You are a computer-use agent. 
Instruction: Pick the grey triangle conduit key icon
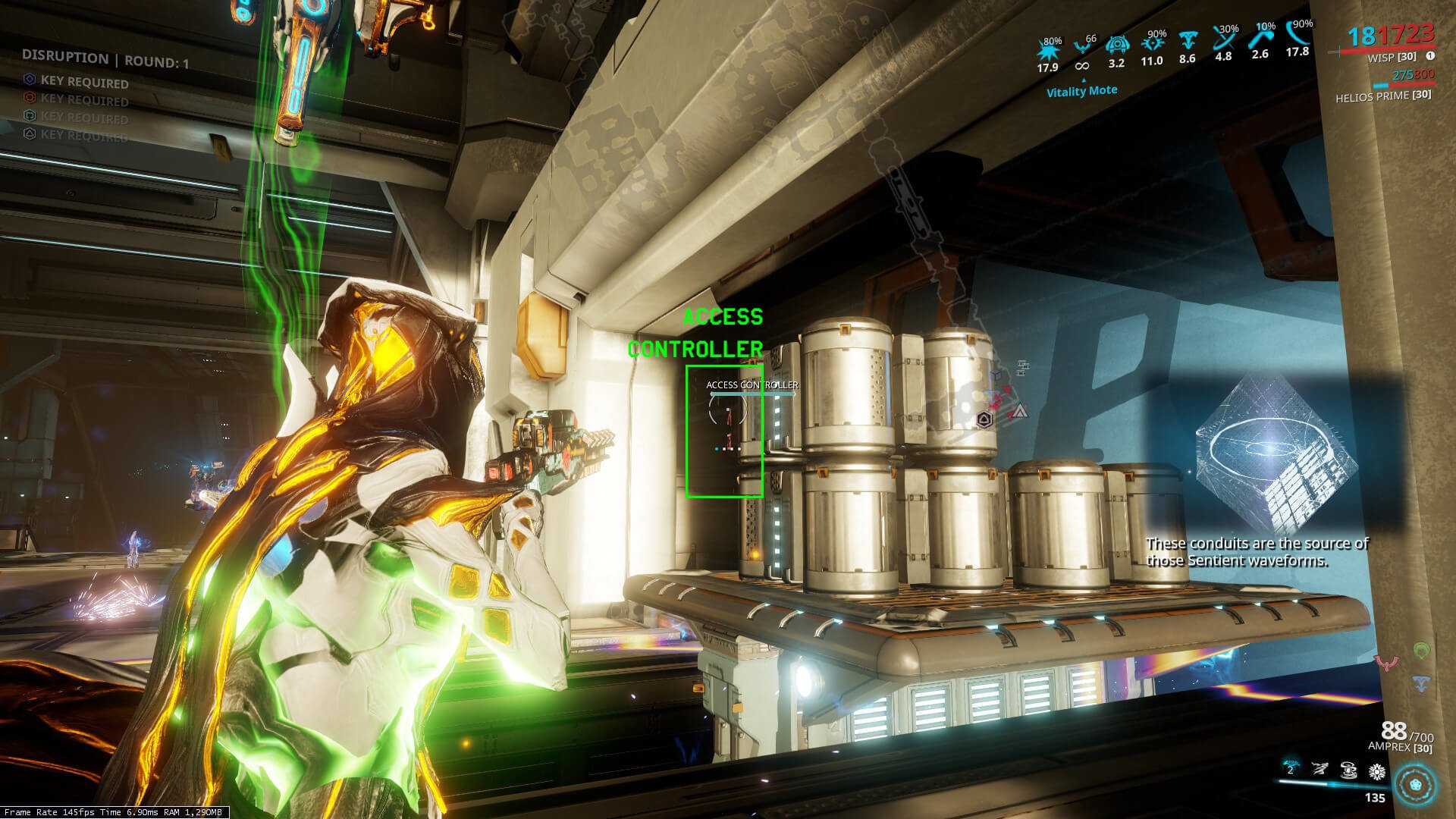30,133
